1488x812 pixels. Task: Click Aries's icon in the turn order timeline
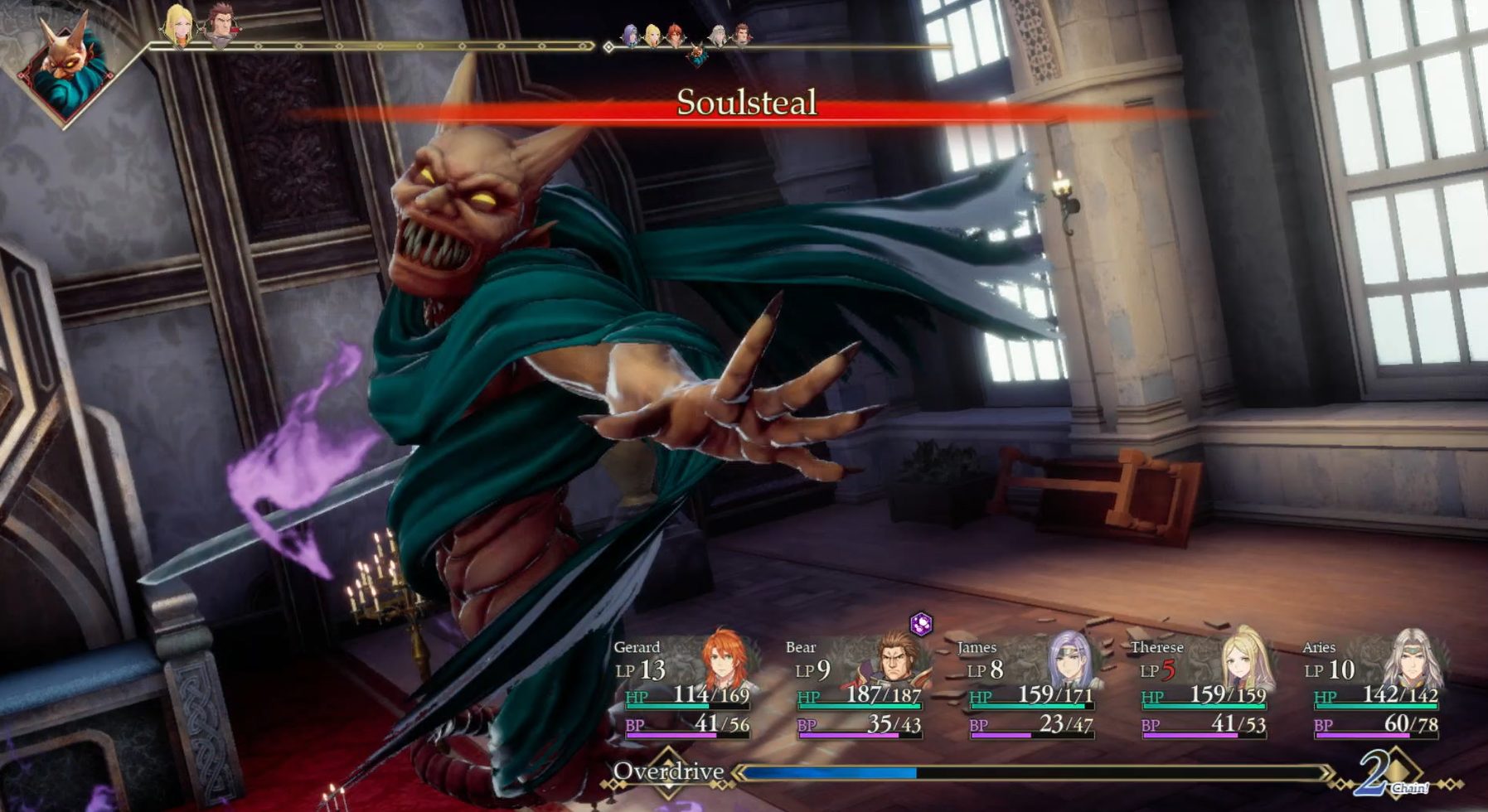(719, 35)
